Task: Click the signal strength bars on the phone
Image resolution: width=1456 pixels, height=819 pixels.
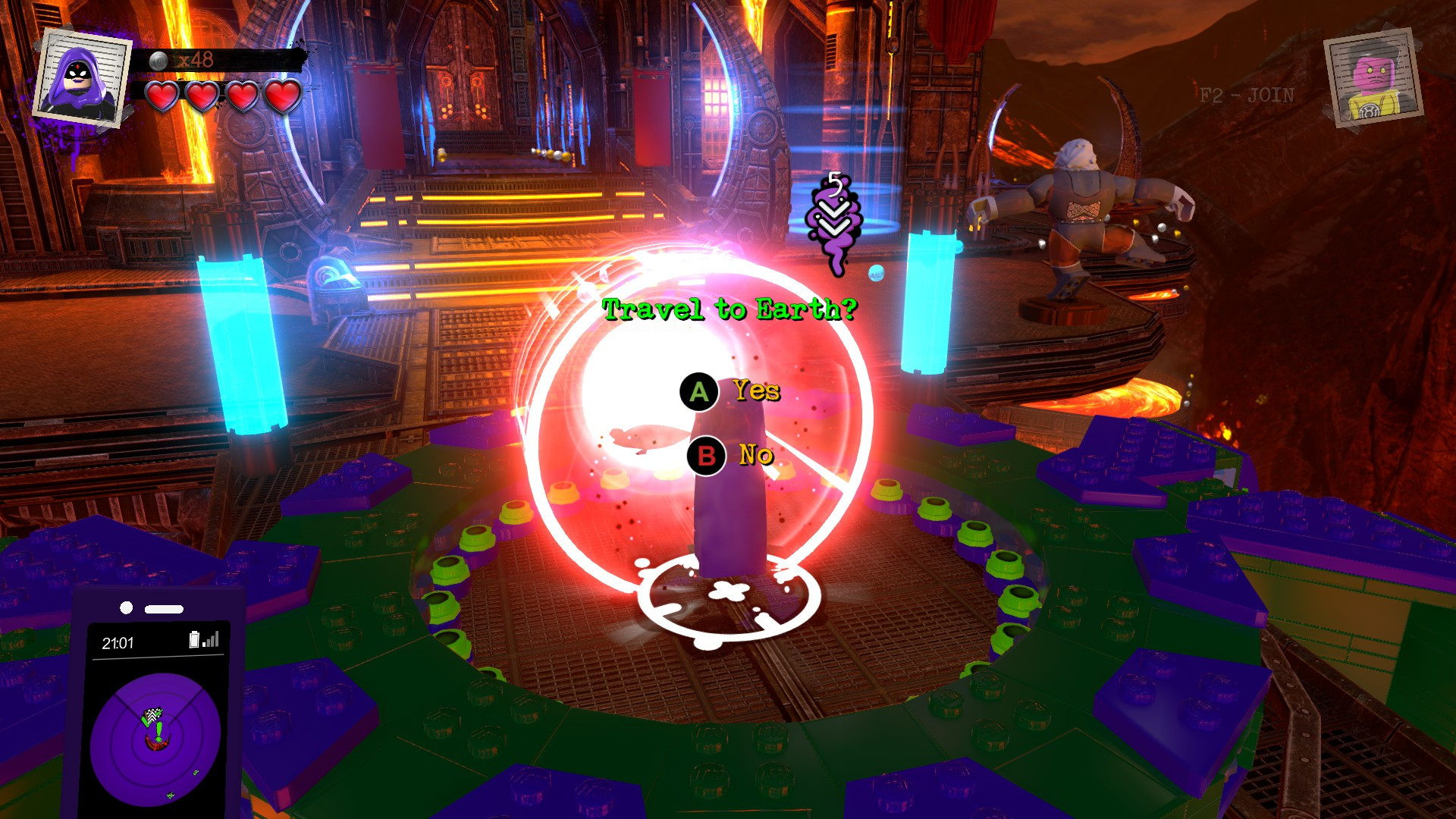Action: [210, 641]
